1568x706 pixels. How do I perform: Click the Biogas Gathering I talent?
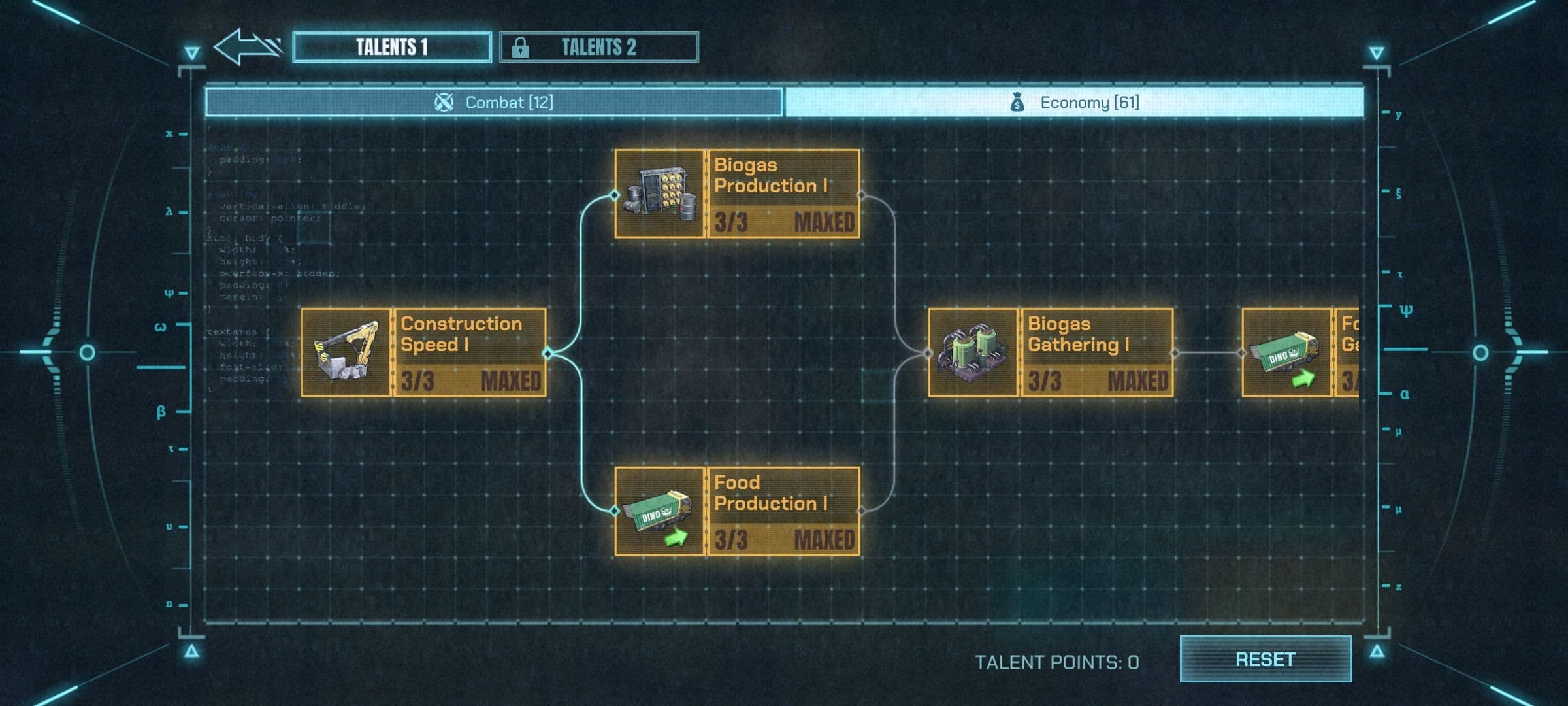click(1051, 353)
